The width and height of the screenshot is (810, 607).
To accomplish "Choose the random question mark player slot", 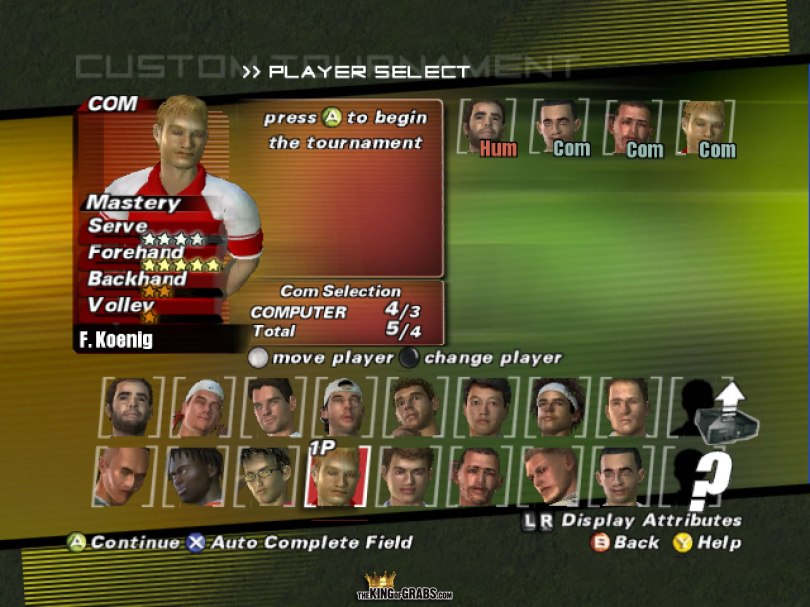I will coord(705,476).
